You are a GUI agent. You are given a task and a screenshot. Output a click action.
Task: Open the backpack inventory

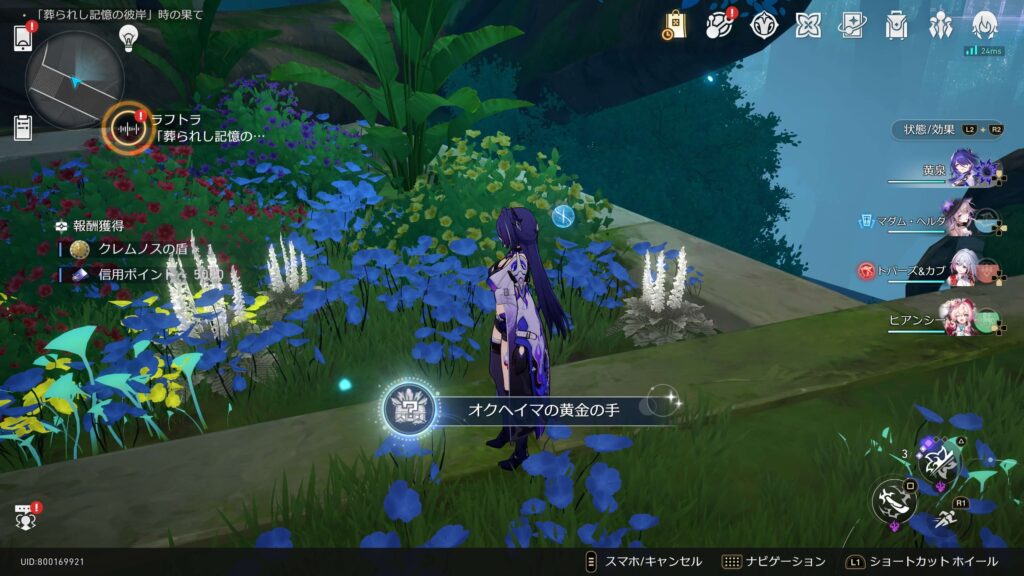[x=896, y=25]
